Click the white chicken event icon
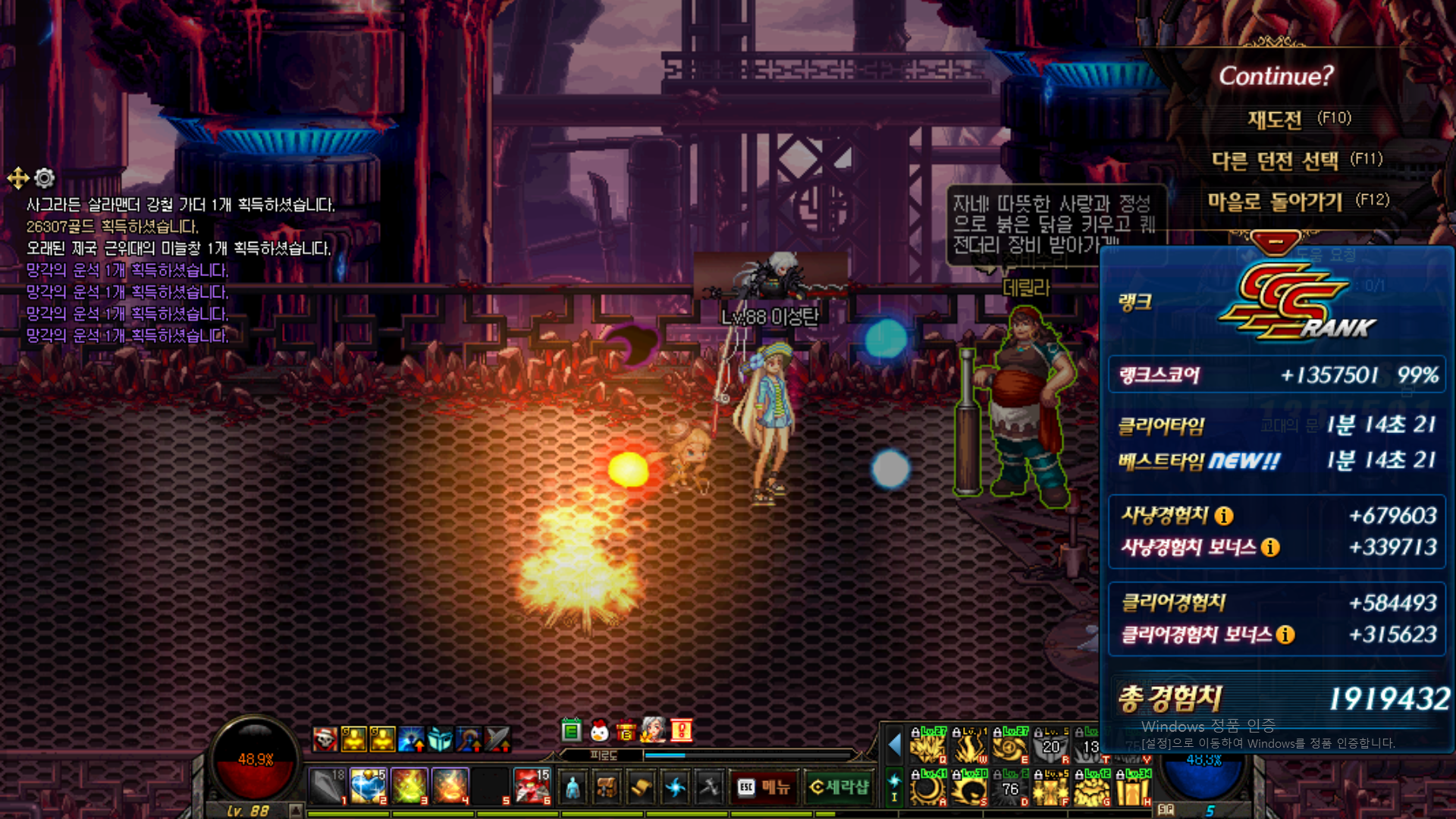Viewport: 1456px width, 819px height. tap(599, 731)
